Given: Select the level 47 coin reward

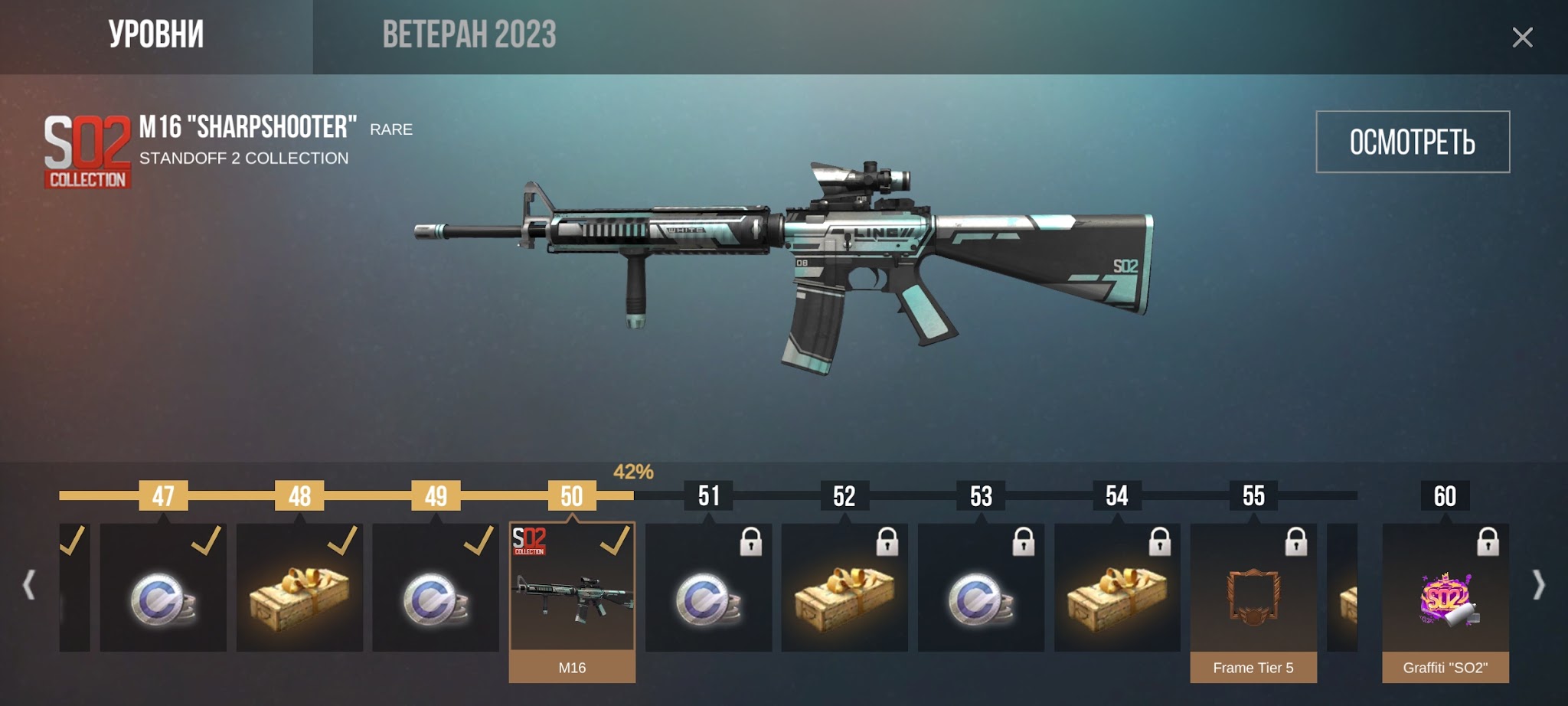Looking at the screenshot, I should (163, 588).
